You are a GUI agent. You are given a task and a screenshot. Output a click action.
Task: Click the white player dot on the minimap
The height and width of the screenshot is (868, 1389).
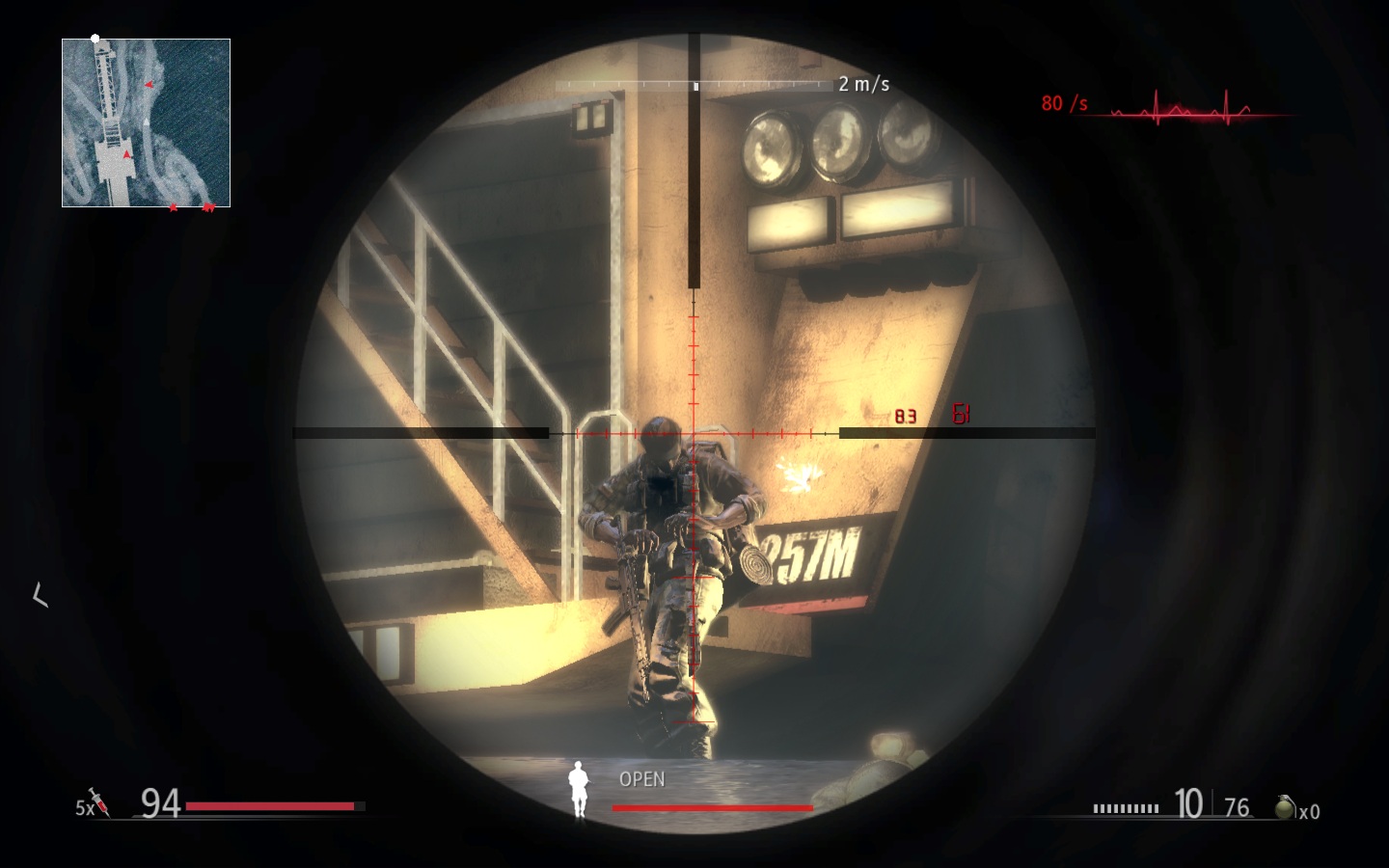pos(95,39)
